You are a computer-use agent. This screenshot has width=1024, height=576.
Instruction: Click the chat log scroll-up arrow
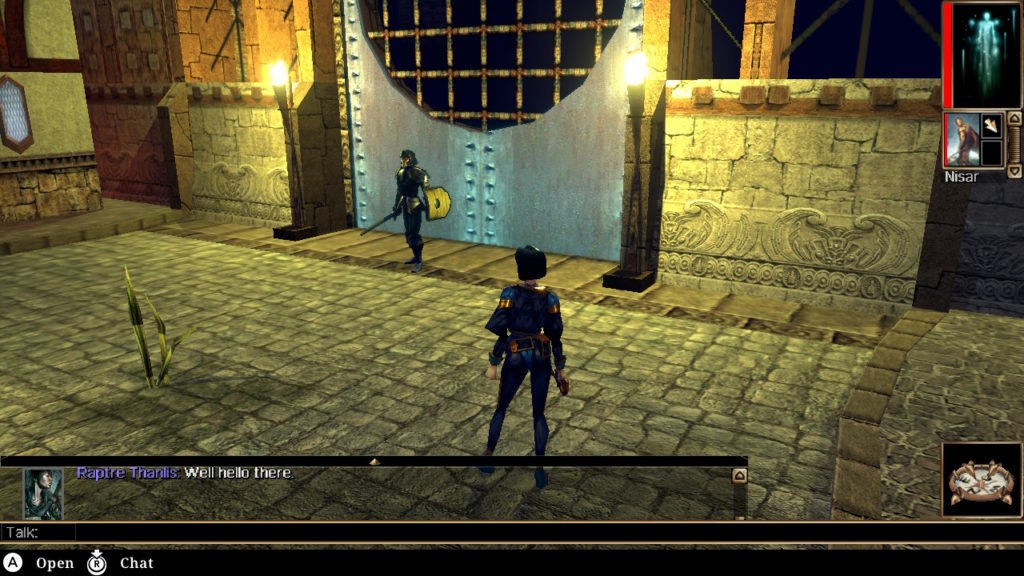[x=740, y=476]
